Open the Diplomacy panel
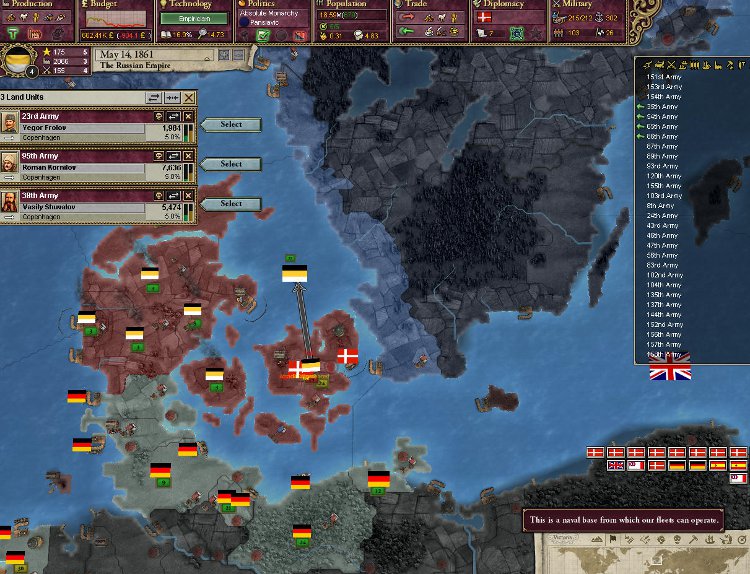 (507, 5)
